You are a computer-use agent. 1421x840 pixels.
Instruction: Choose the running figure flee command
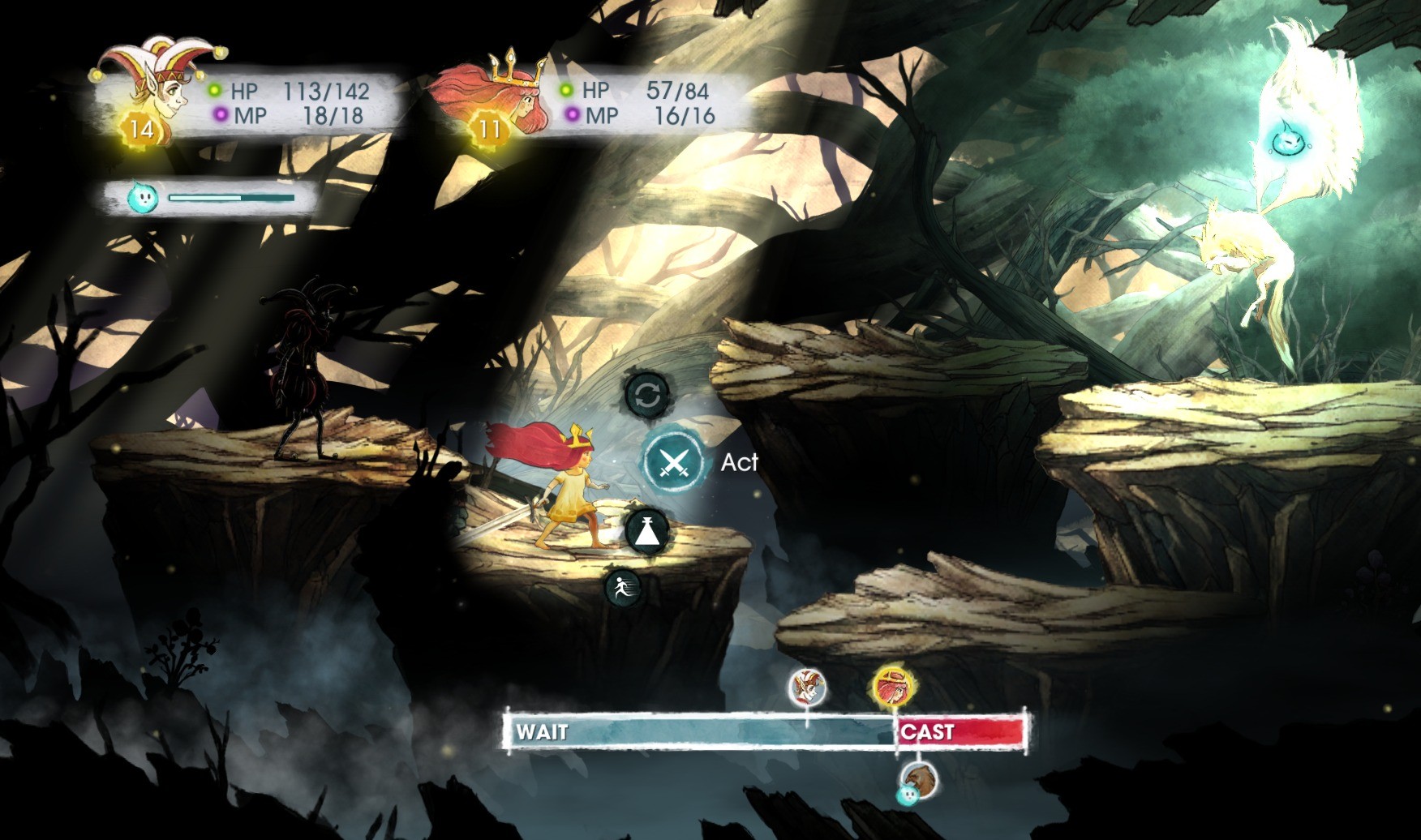(623, 586)
